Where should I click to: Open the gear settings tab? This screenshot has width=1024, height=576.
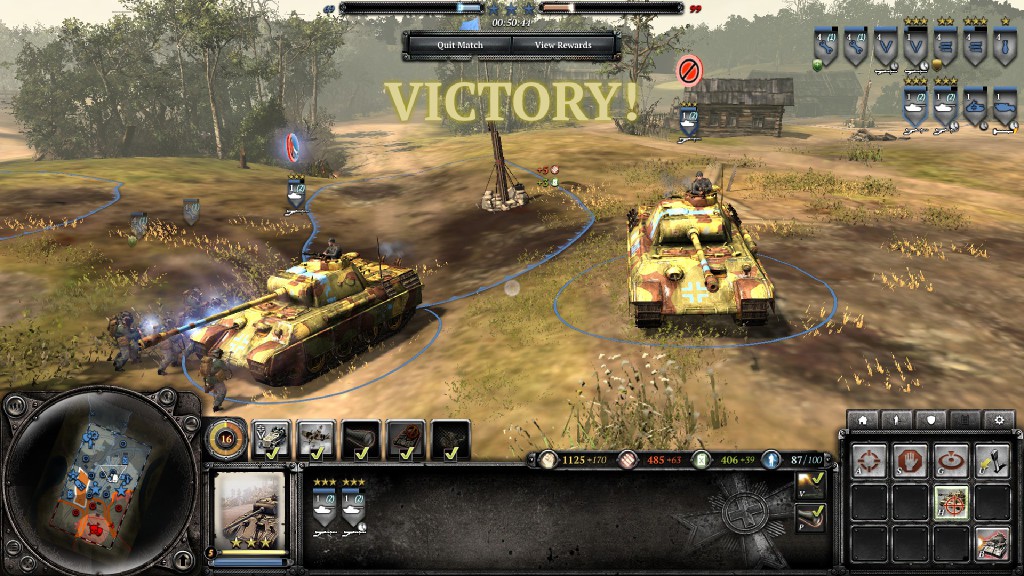[997, 419]
